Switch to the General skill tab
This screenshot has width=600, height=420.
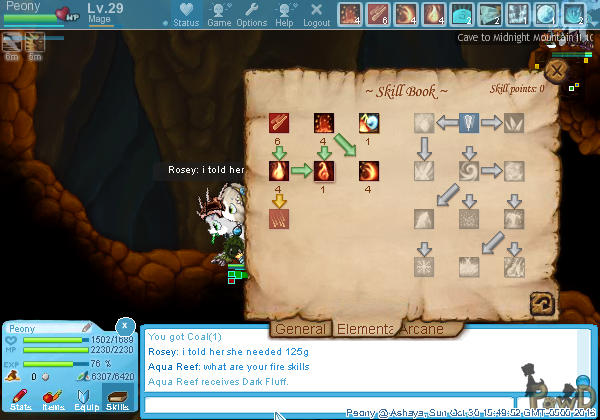[x=301, y=328]
